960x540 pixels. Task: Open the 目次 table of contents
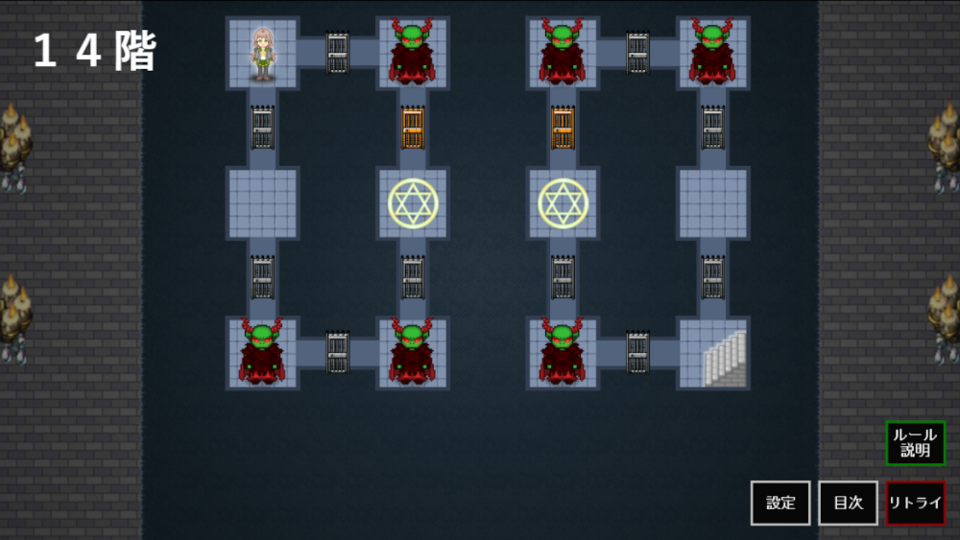[x=848, y=503]
